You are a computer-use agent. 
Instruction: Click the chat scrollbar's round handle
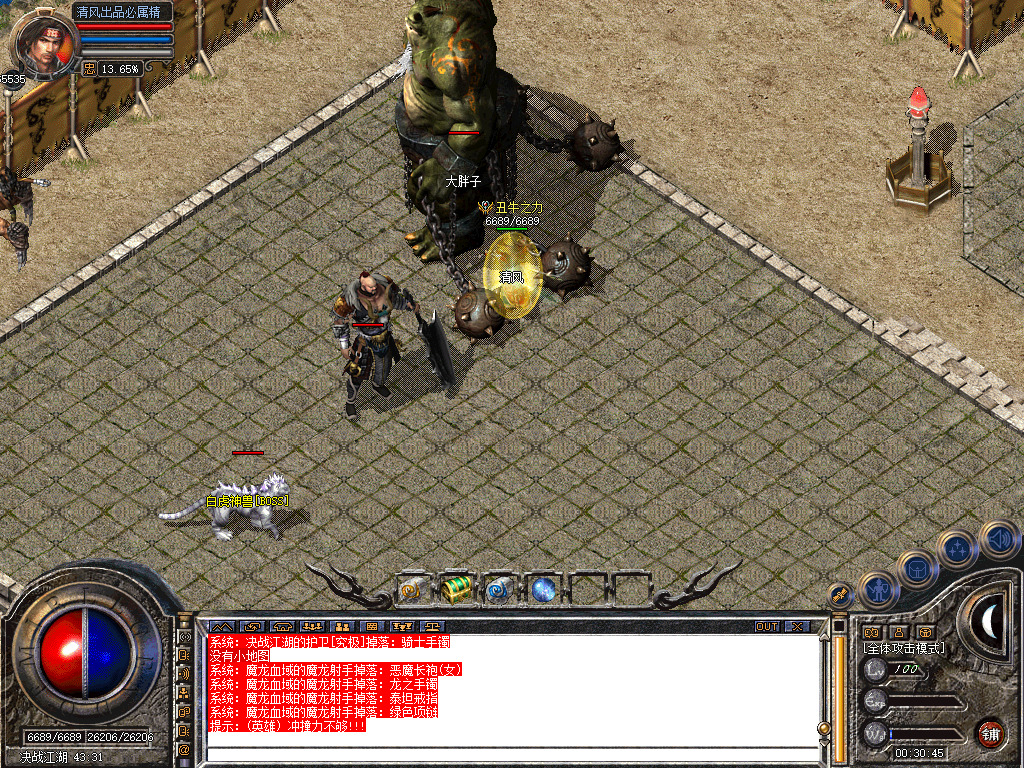(824, 728)
